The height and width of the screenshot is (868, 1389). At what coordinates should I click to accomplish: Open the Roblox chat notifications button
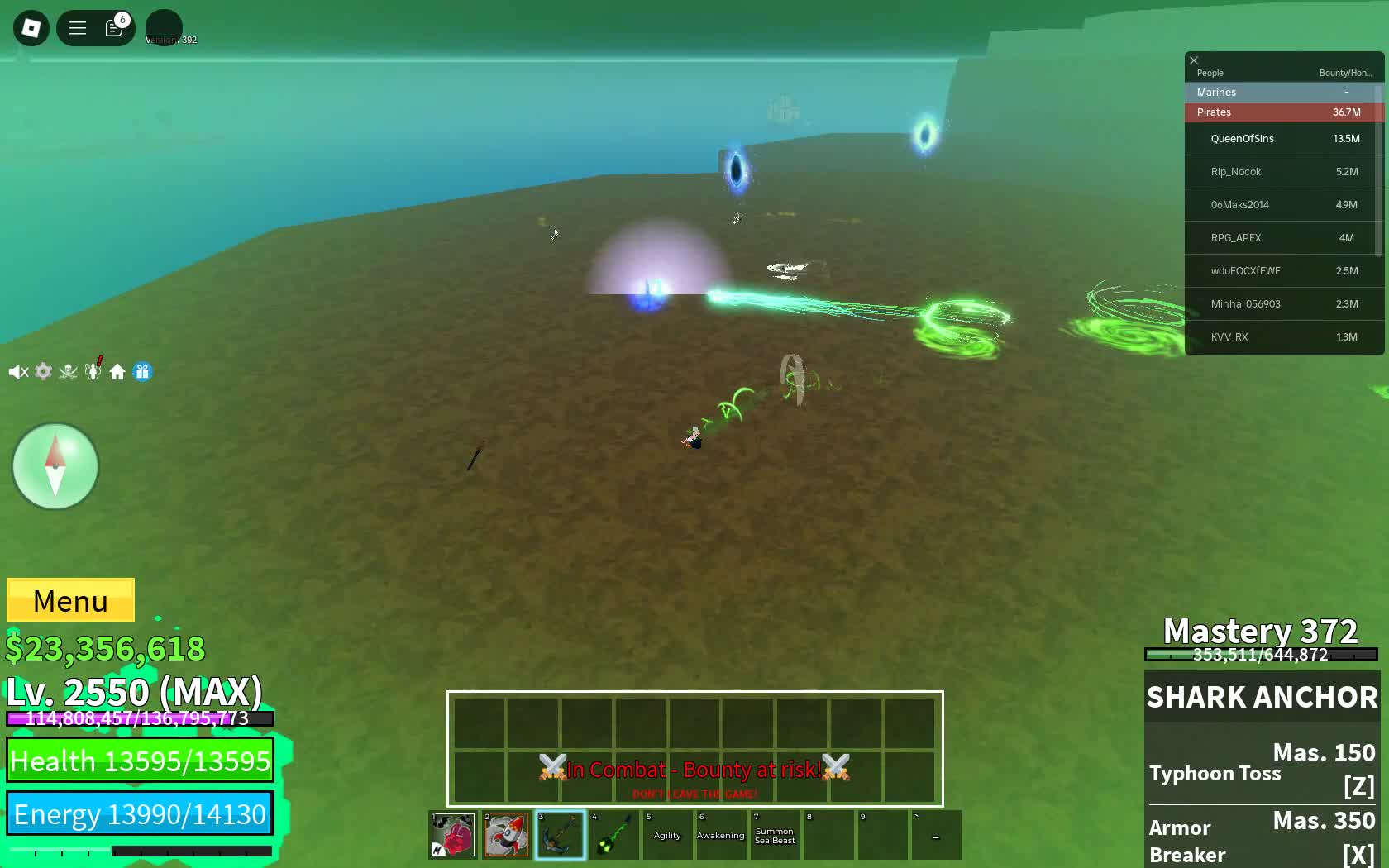114,28
